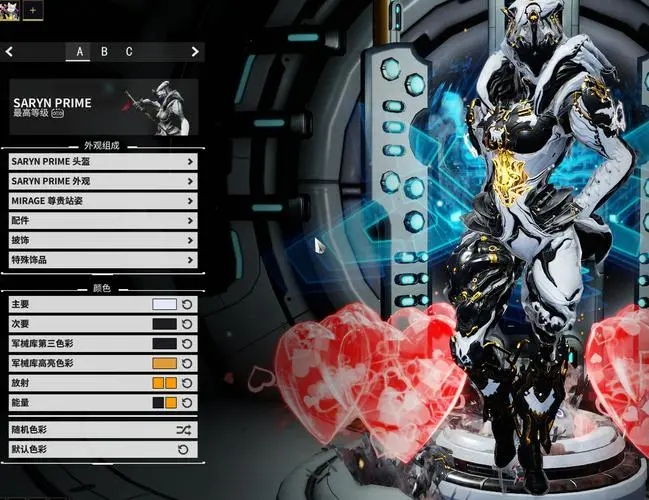Change the 军械库高亮色彩 accent color swatch

(x=164, y=363)
